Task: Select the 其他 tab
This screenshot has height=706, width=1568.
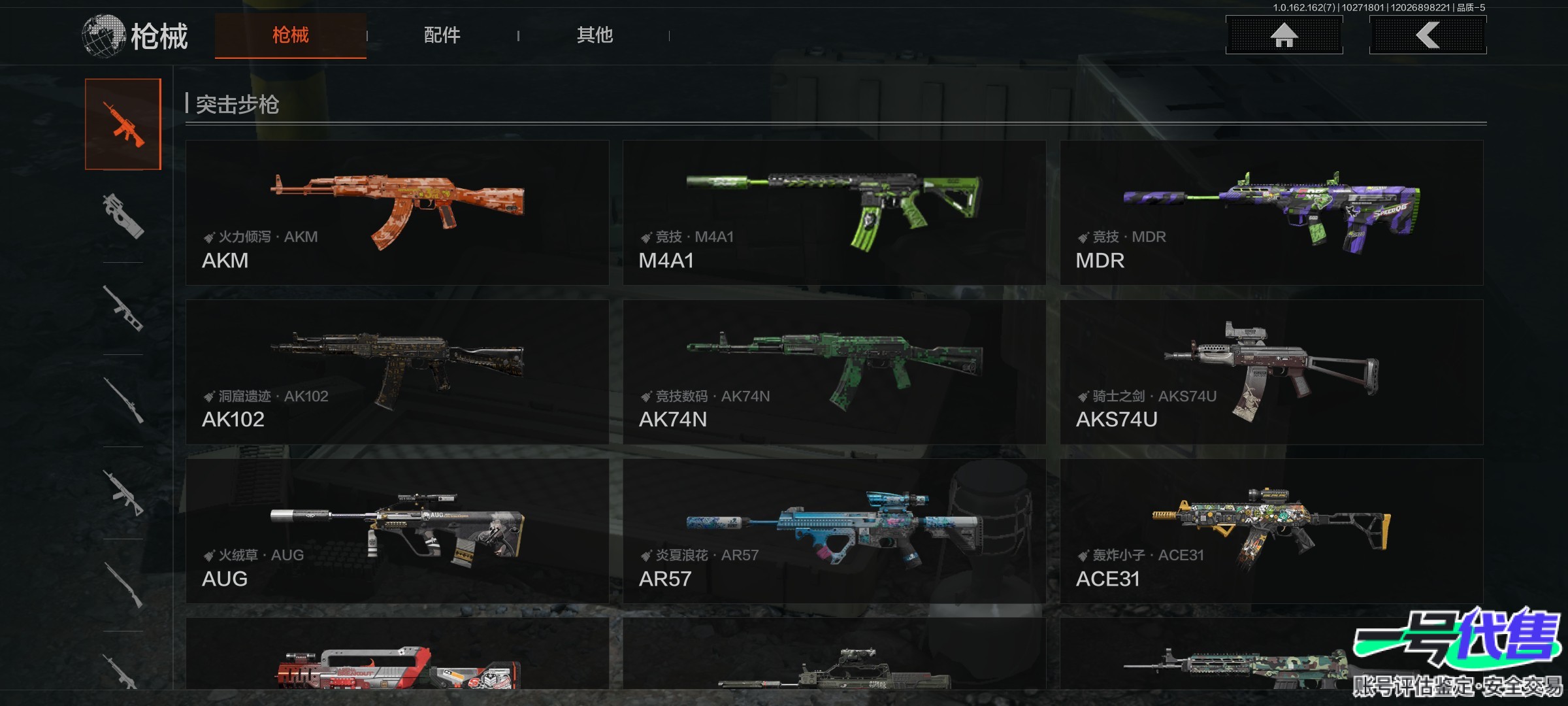Action: [595, 35]
